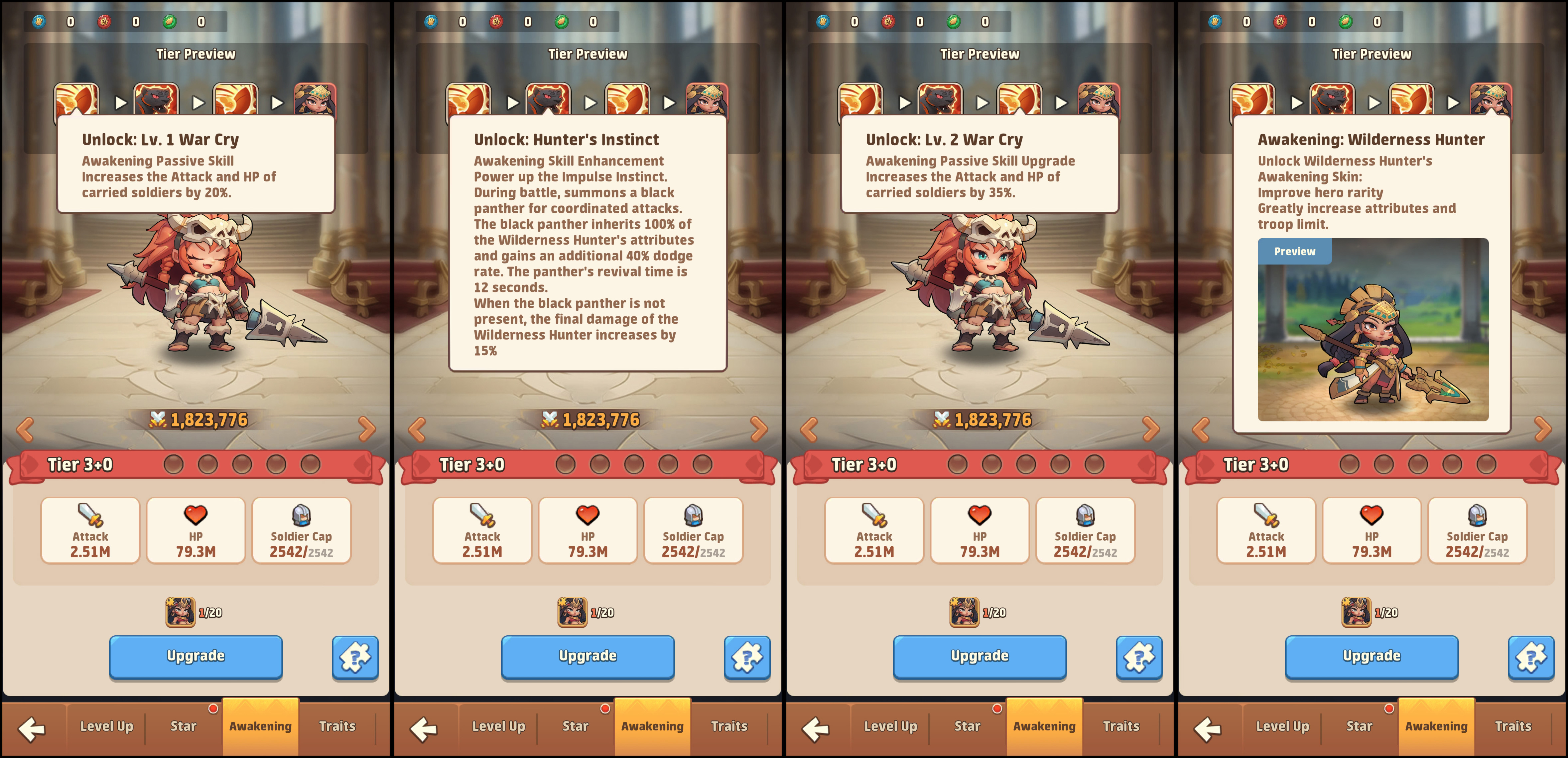This screenshot has width=1568, height=758.
Task: Open the Level Up tab
Action: (106, 725)
